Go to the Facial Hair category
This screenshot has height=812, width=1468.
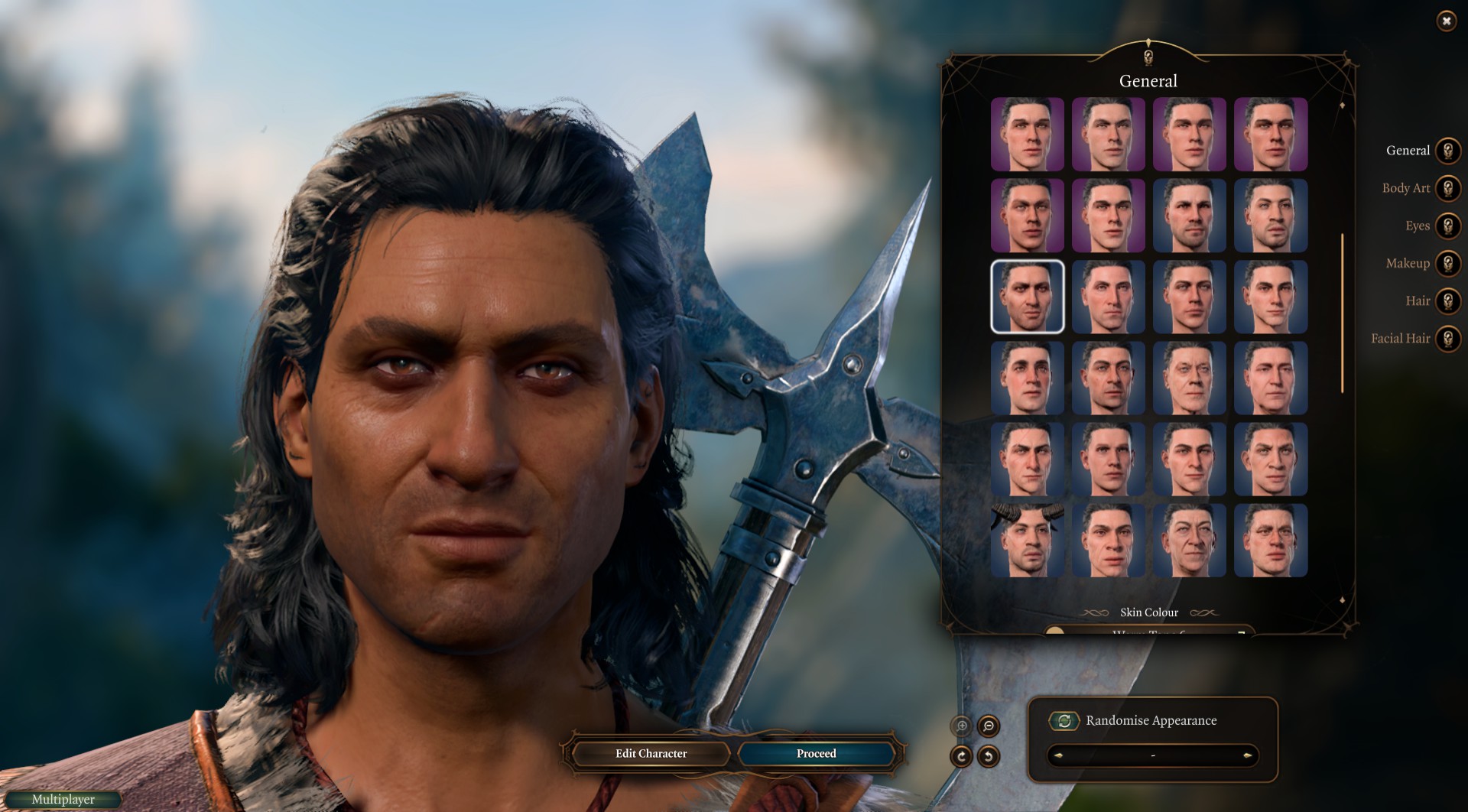point(1447,338)
